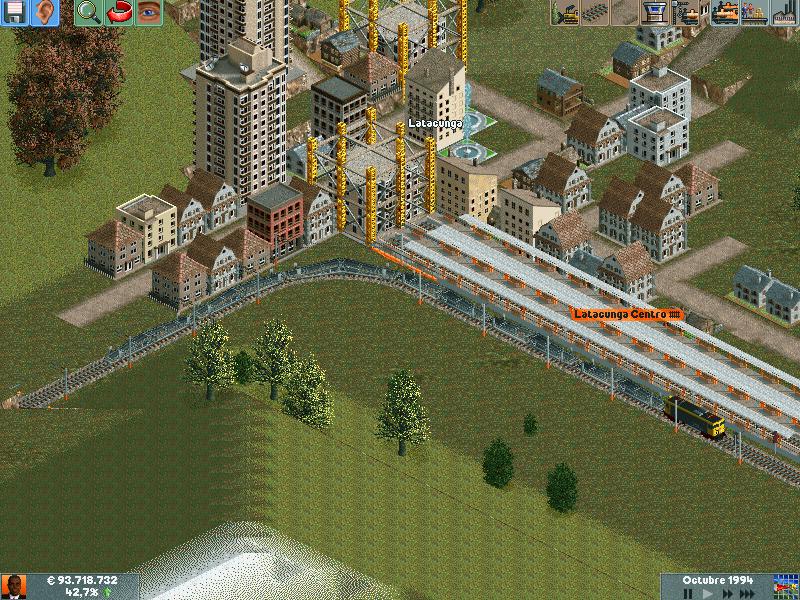Click the company owner portrait
The width and height of the screenshot is (800, 600).
click(14, 587)
